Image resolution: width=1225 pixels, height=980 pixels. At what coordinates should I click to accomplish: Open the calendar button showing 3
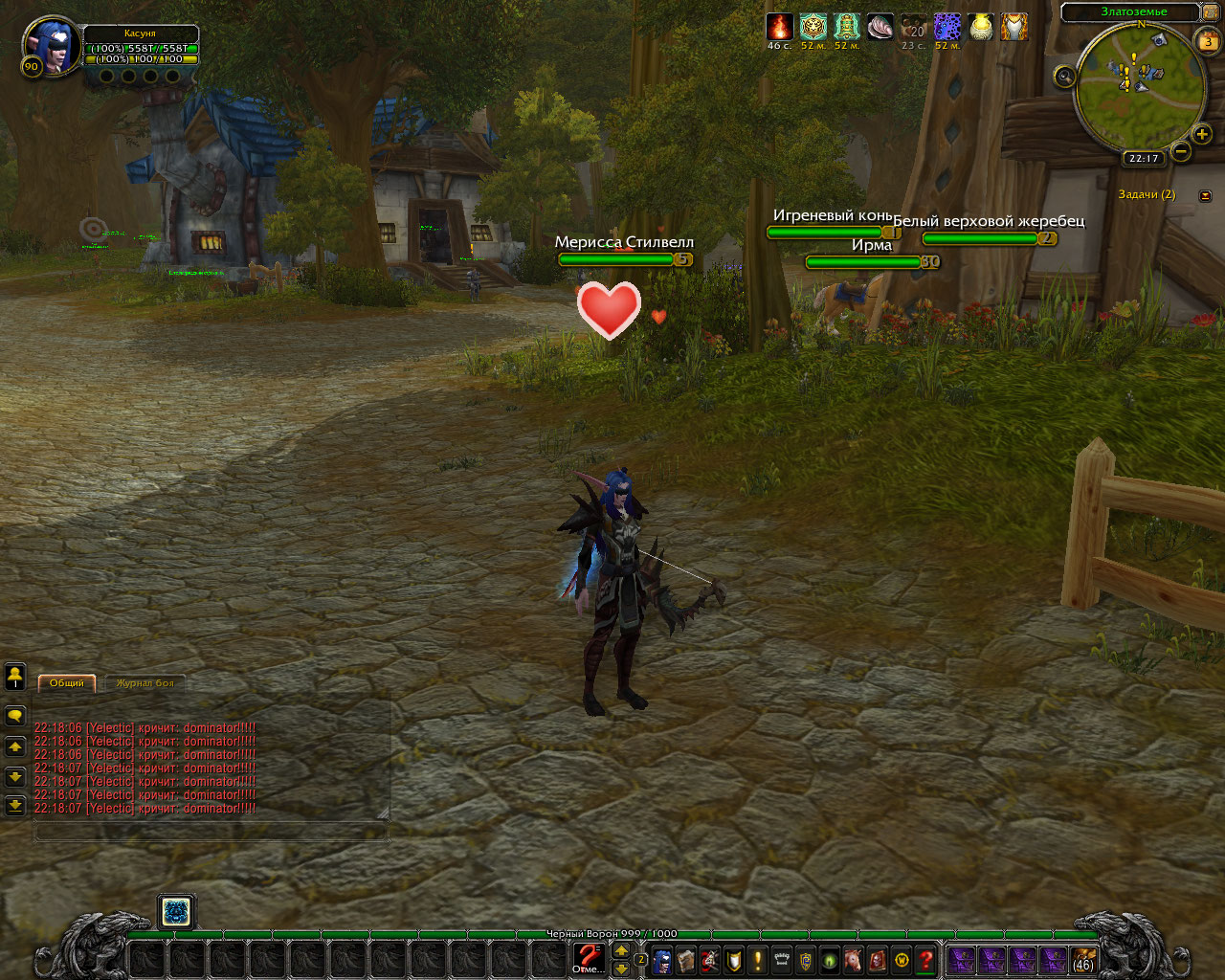[x=1208, y=41]
